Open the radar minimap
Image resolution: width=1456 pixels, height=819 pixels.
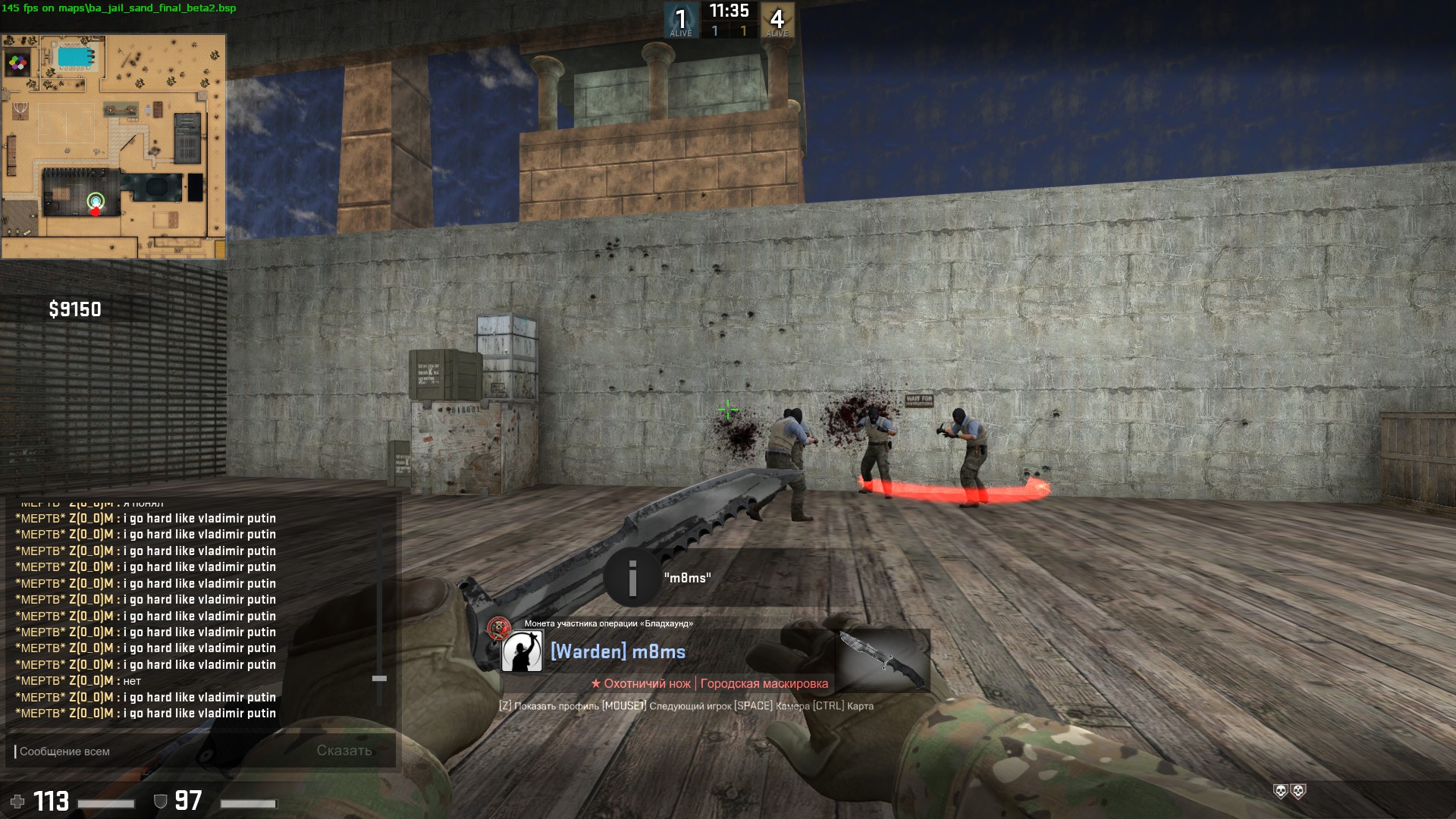coord(114,146)
